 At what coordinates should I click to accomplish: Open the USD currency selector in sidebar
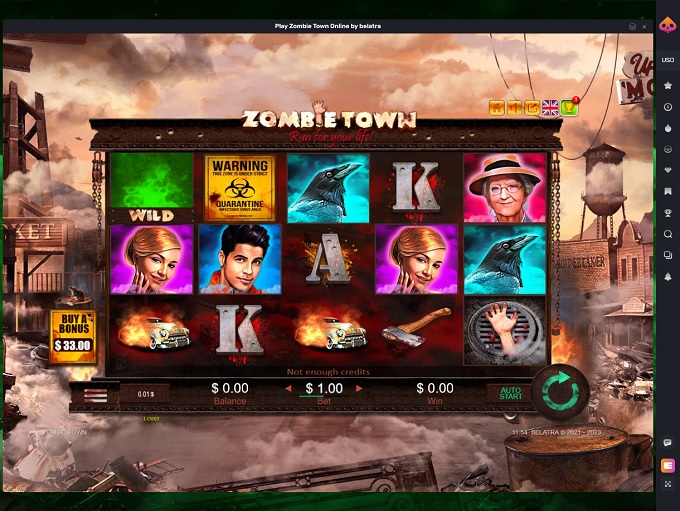coord(667,60)
